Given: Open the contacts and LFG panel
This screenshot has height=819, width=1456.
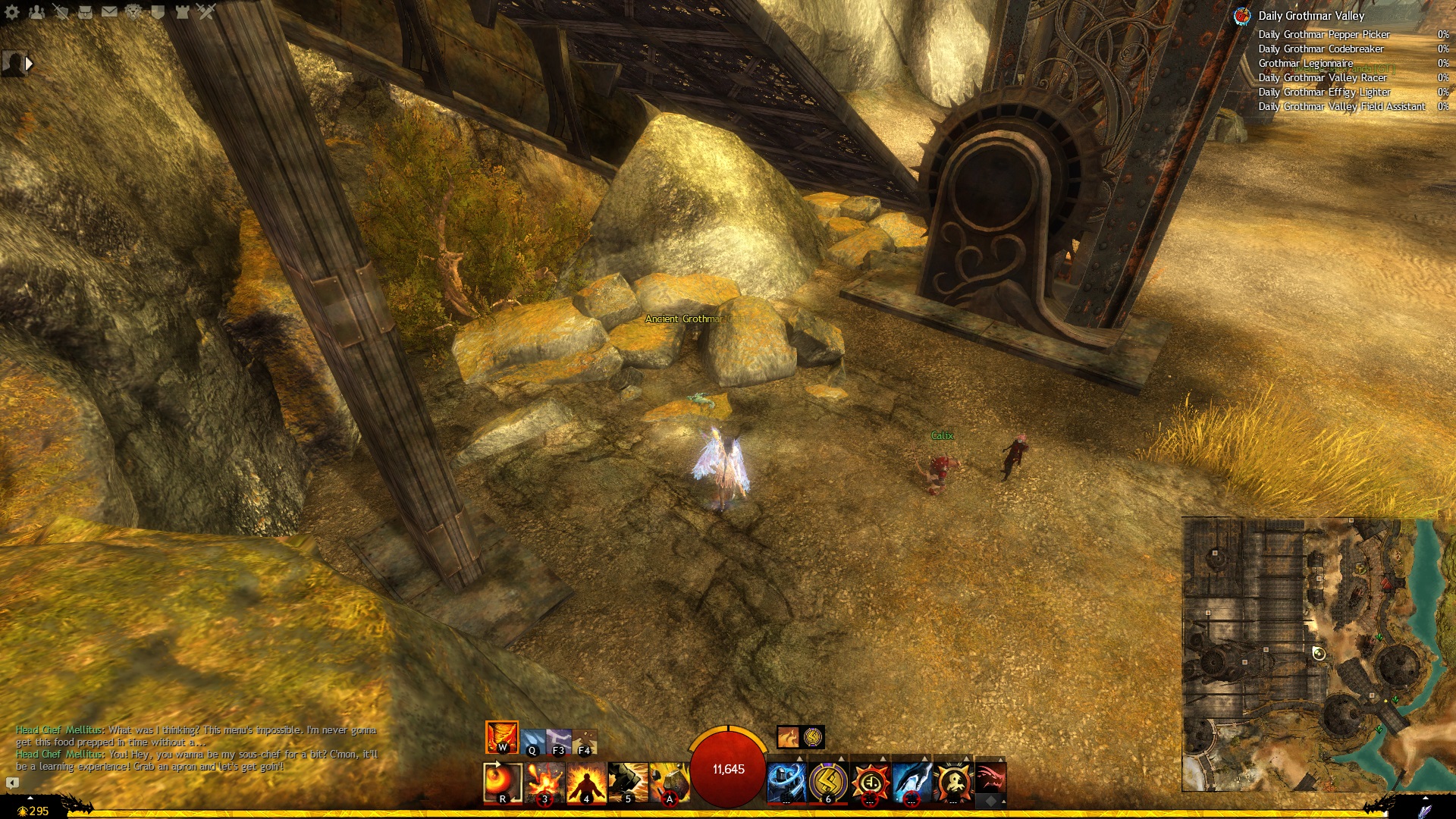Looking at the screenshot, I should coord(36,11).
